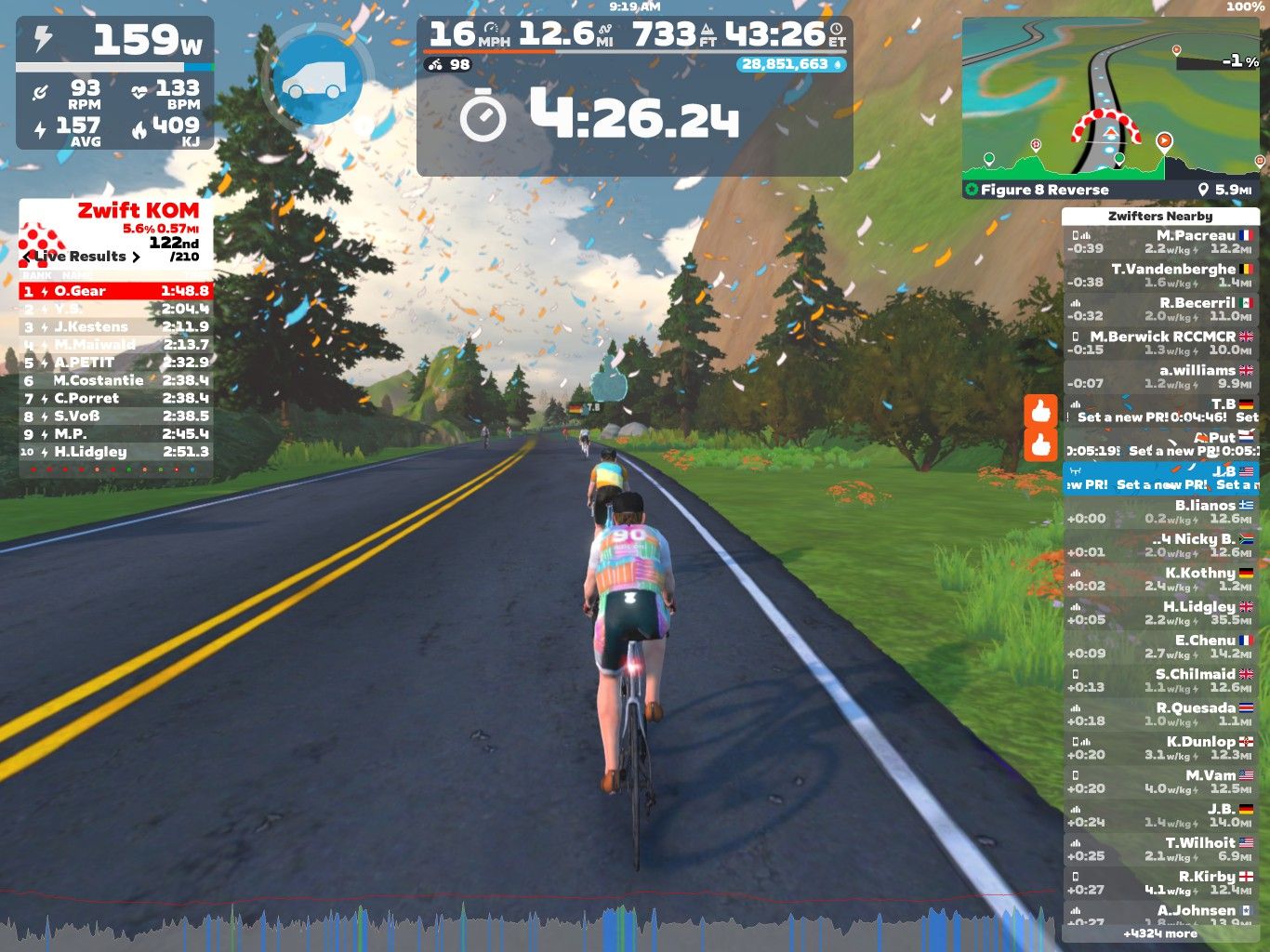Click the power watts display panel
This screenshot has width=1270, height=952.
[115, 41]
